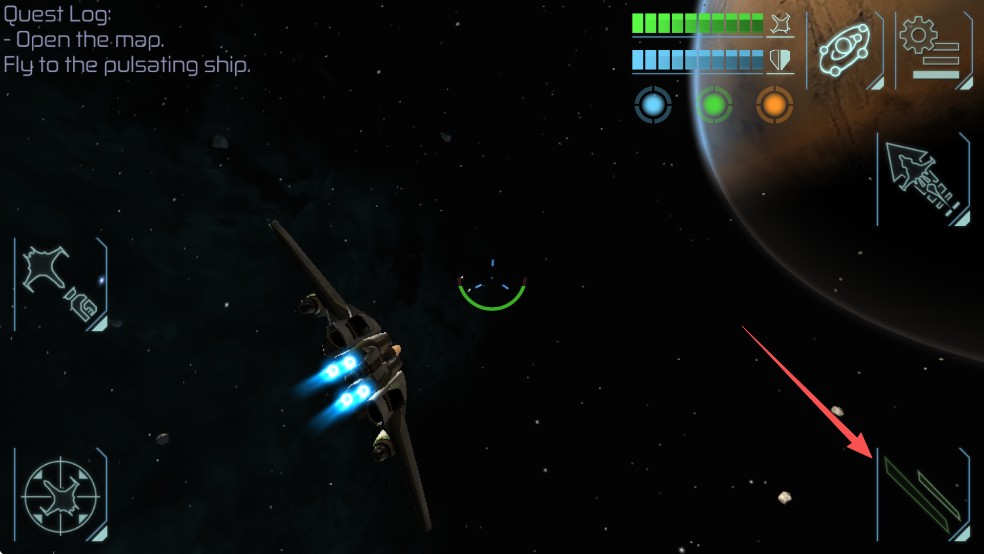984x554 pixels.
Task: Toggle the blue circular indicator
Action: click(653, 104)
